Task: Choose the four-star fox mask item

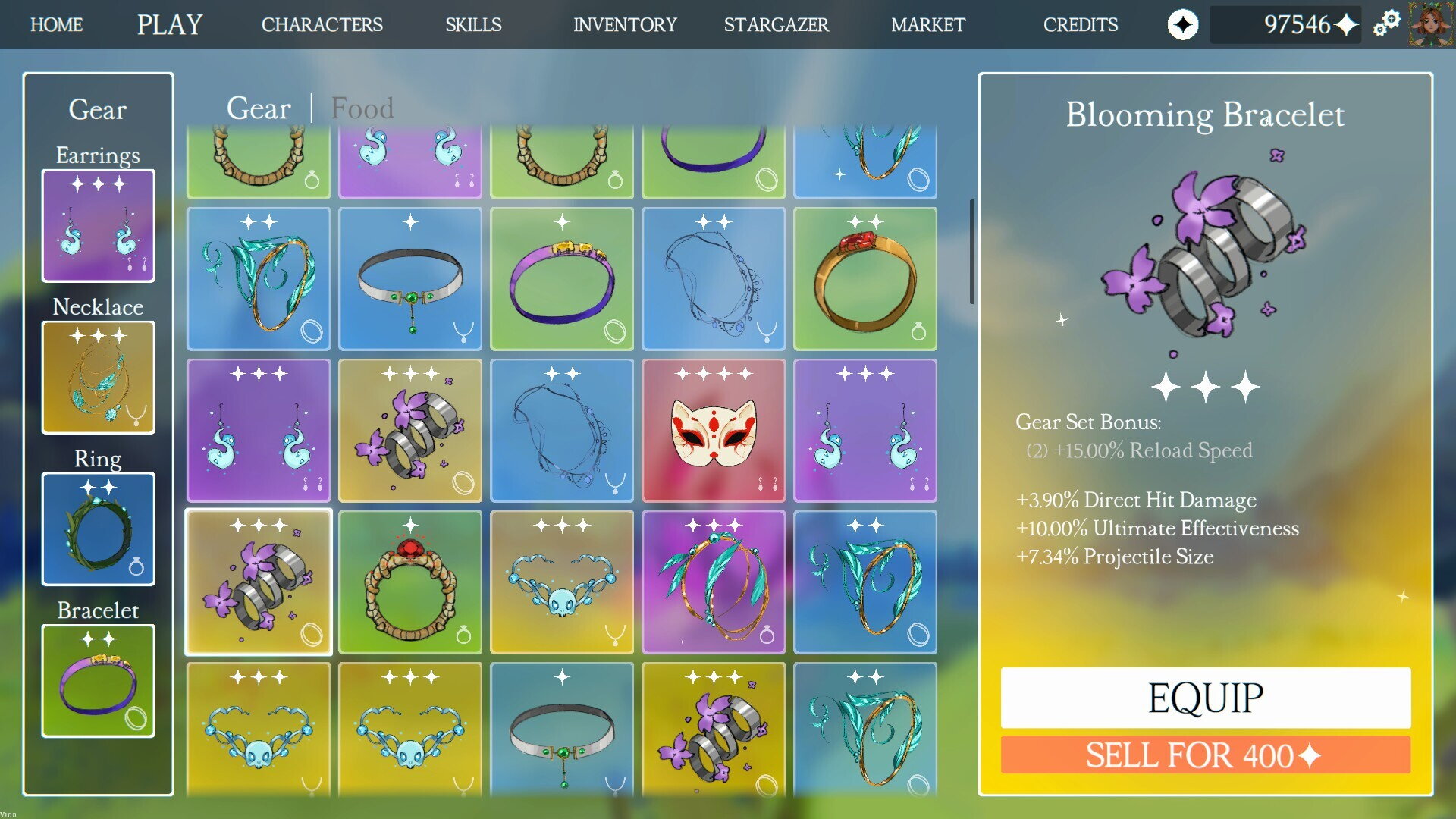Action: tap(713, 431)
